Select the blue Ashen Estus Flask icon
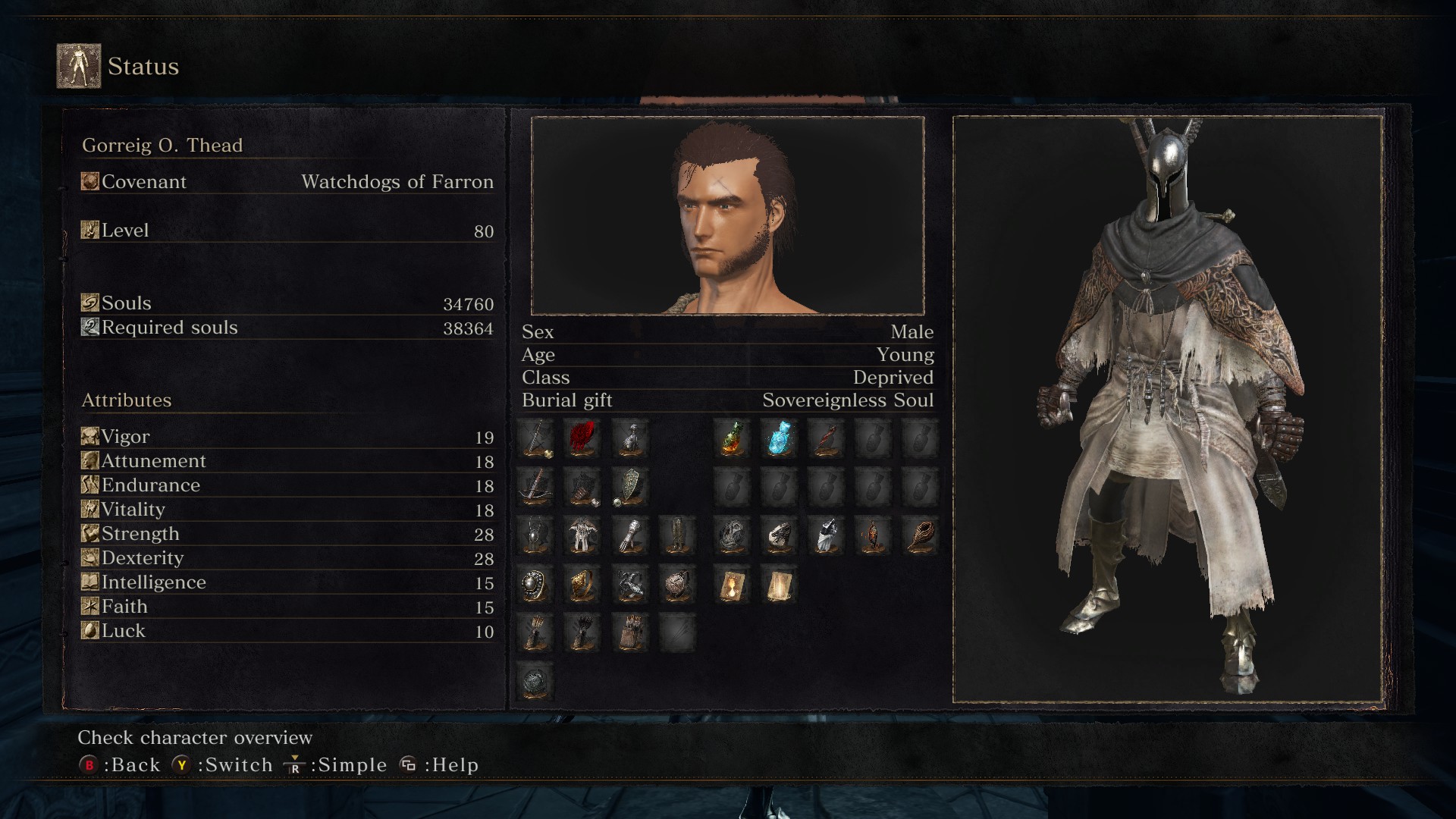Screen dimensions: 1456x819 [779, 440]
